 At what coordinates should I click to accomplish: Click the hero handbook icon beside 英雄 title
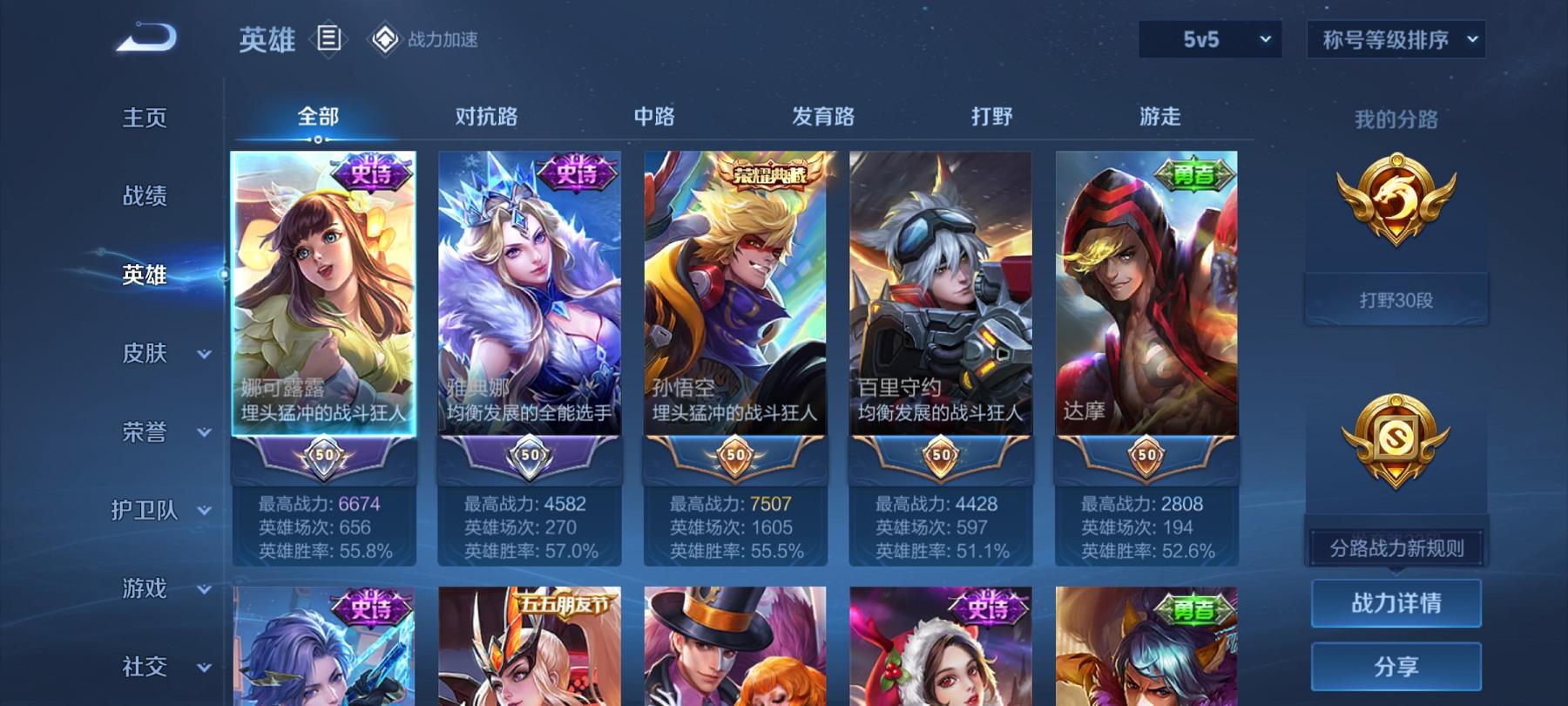pyautogui.click(x=328, y=38)
